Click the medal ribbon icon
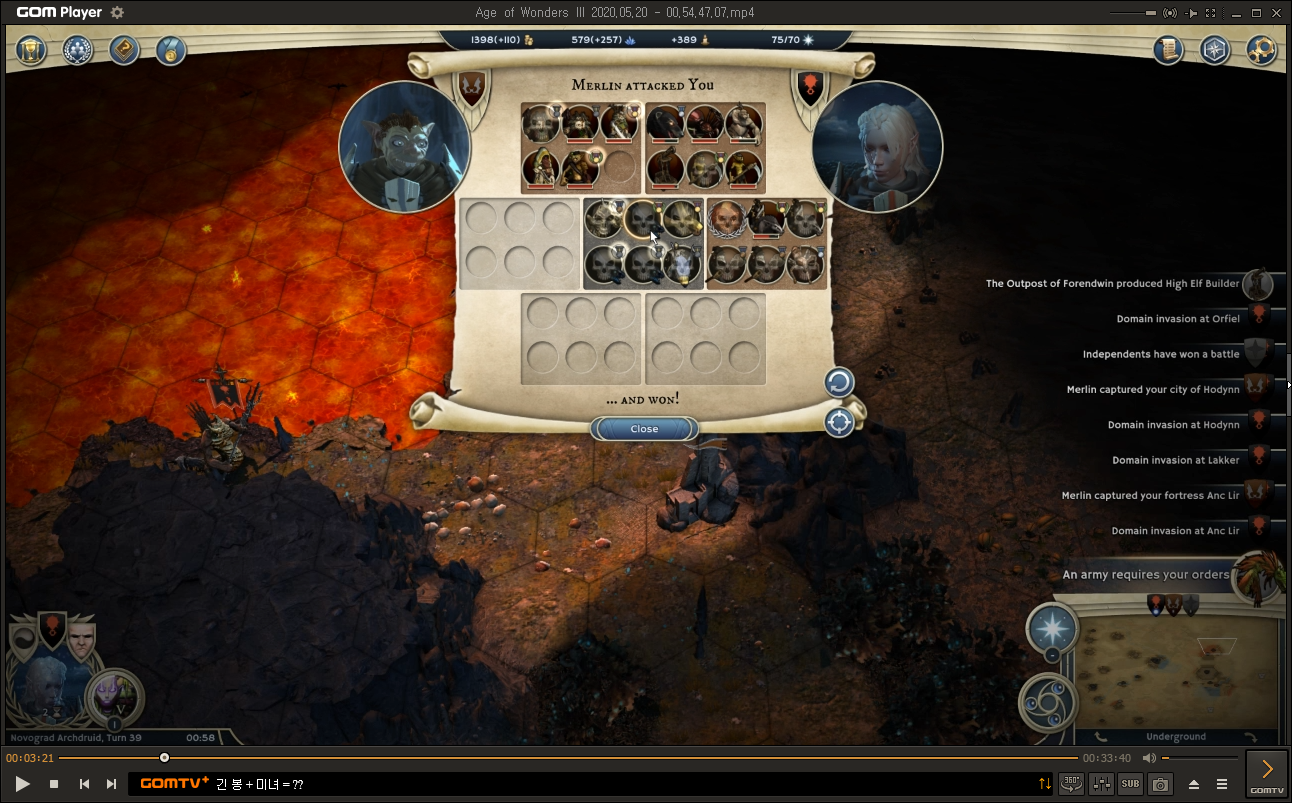Image resolution: width=1292 pixels, height=803 pixels. (170, 50)
